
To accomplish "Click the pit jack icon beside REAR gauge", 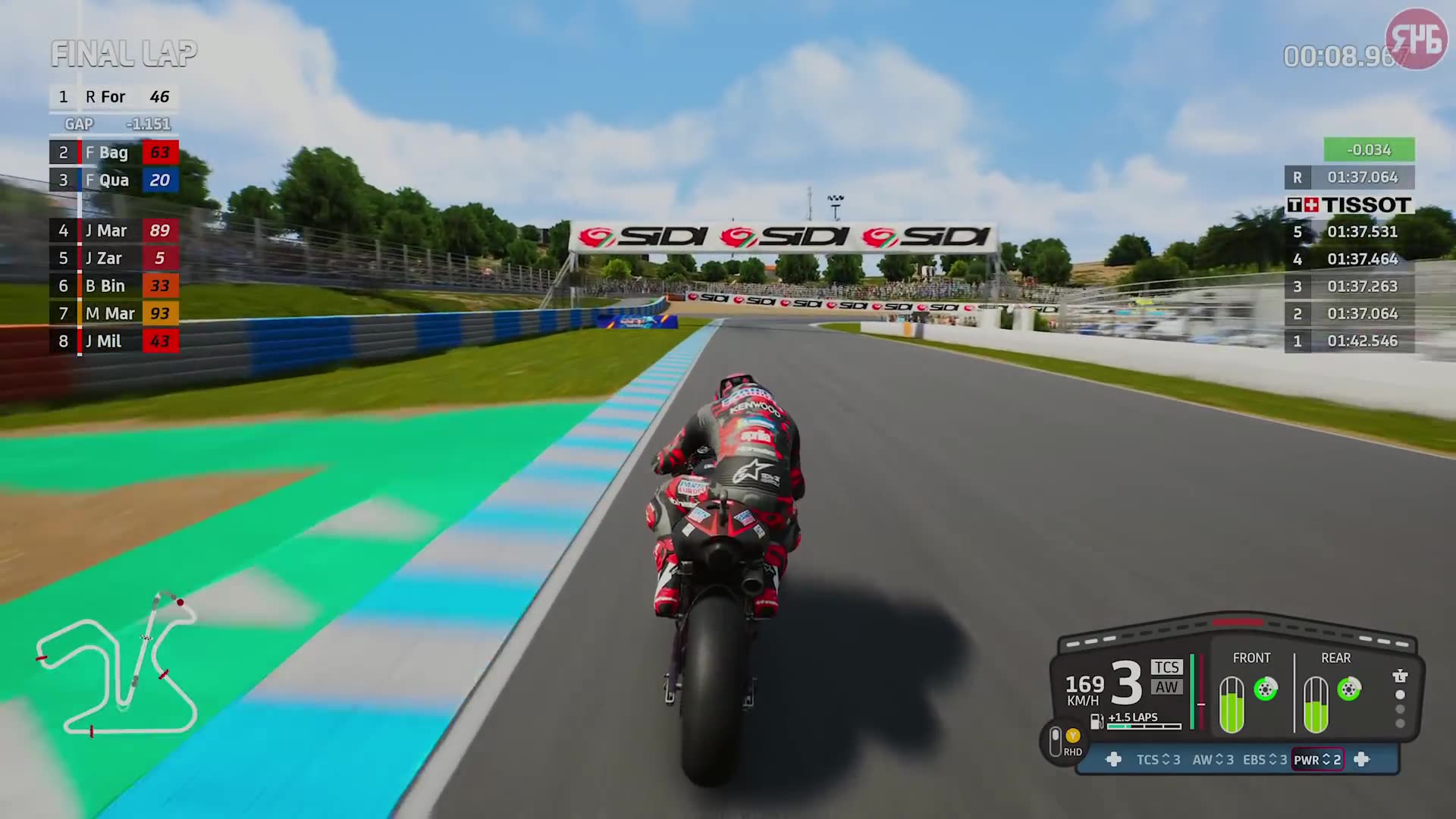I will point(1400,675).
